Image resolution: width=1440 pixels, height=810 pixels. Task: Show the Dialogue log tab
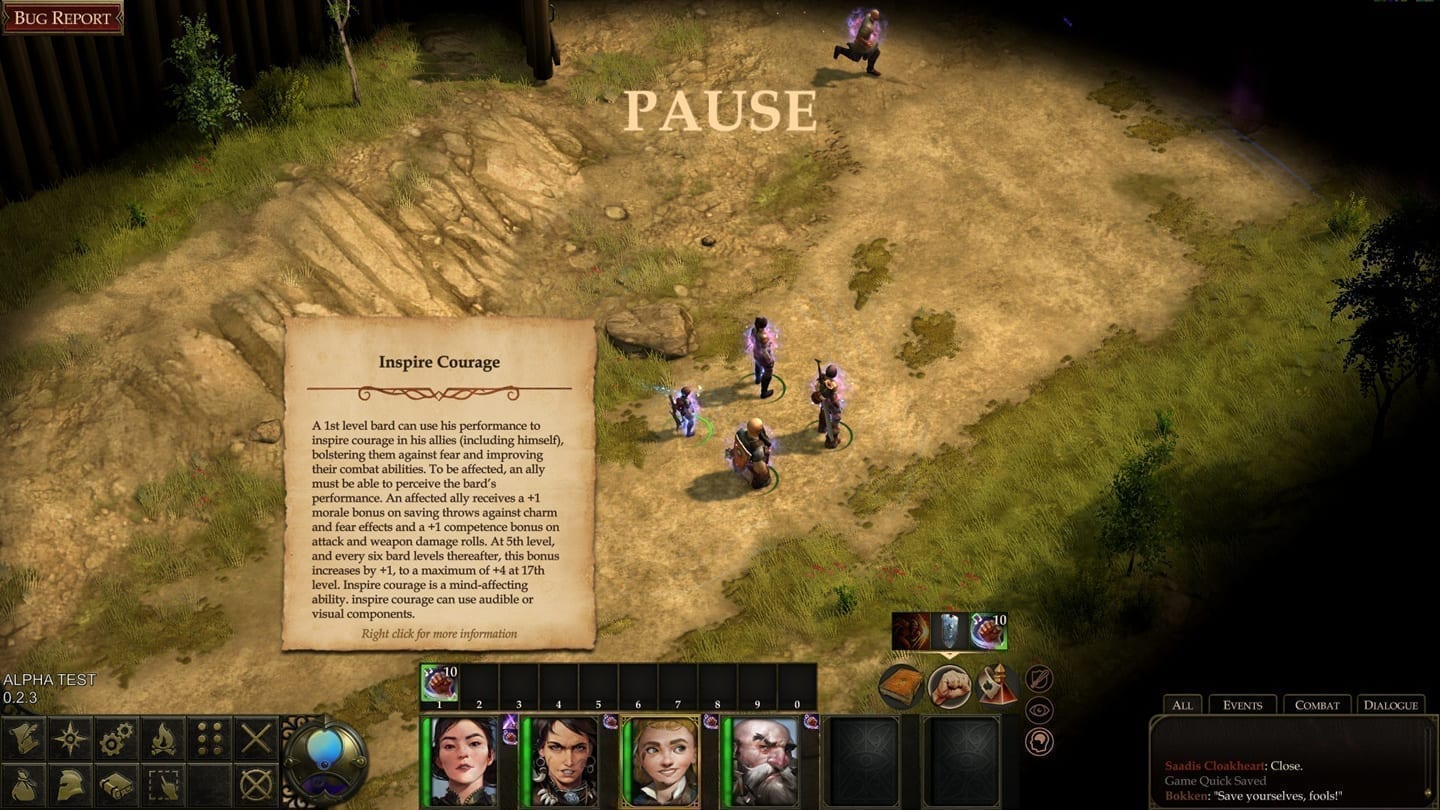(x=1390, y=705)
